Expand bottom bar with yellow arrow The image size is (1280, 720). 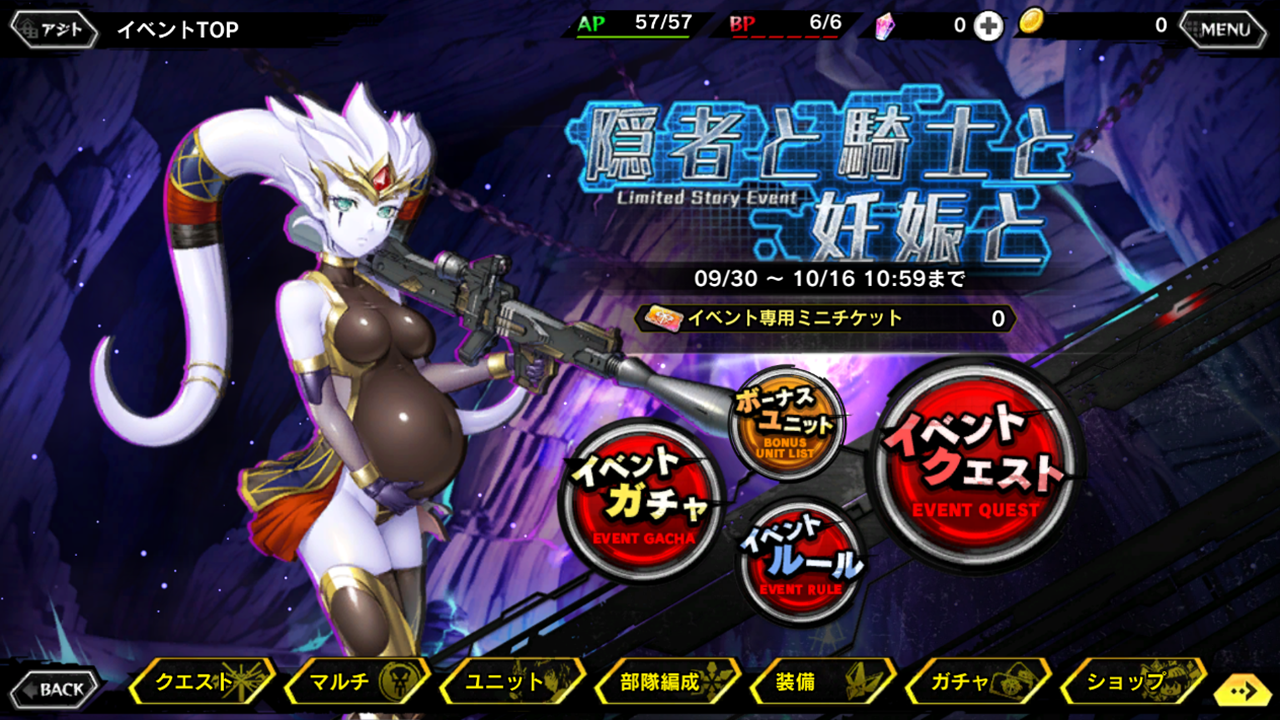pos(1243,690)
